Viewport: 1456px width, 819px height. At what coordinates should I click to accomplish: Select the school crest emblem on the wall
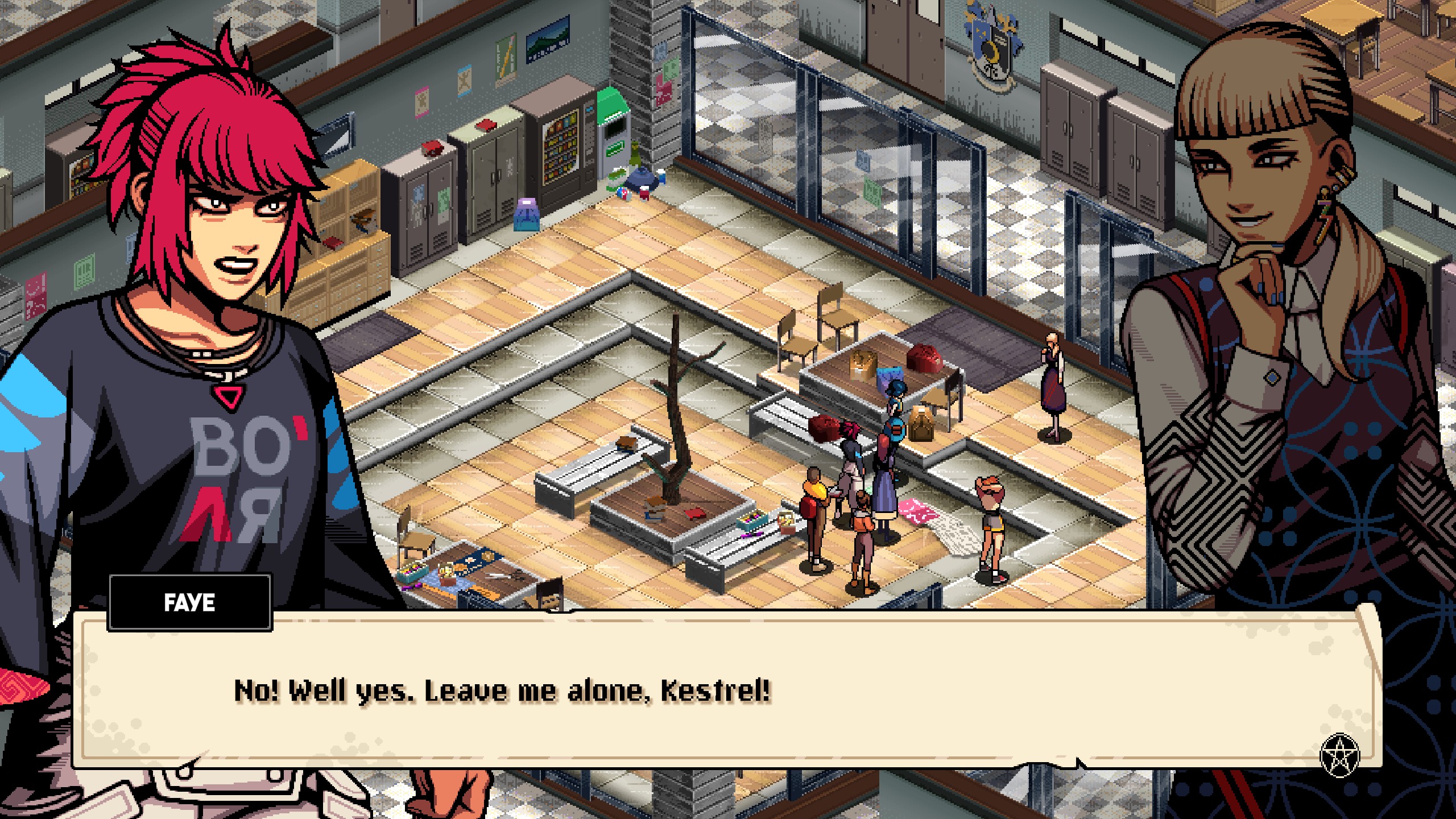[992, 45]
